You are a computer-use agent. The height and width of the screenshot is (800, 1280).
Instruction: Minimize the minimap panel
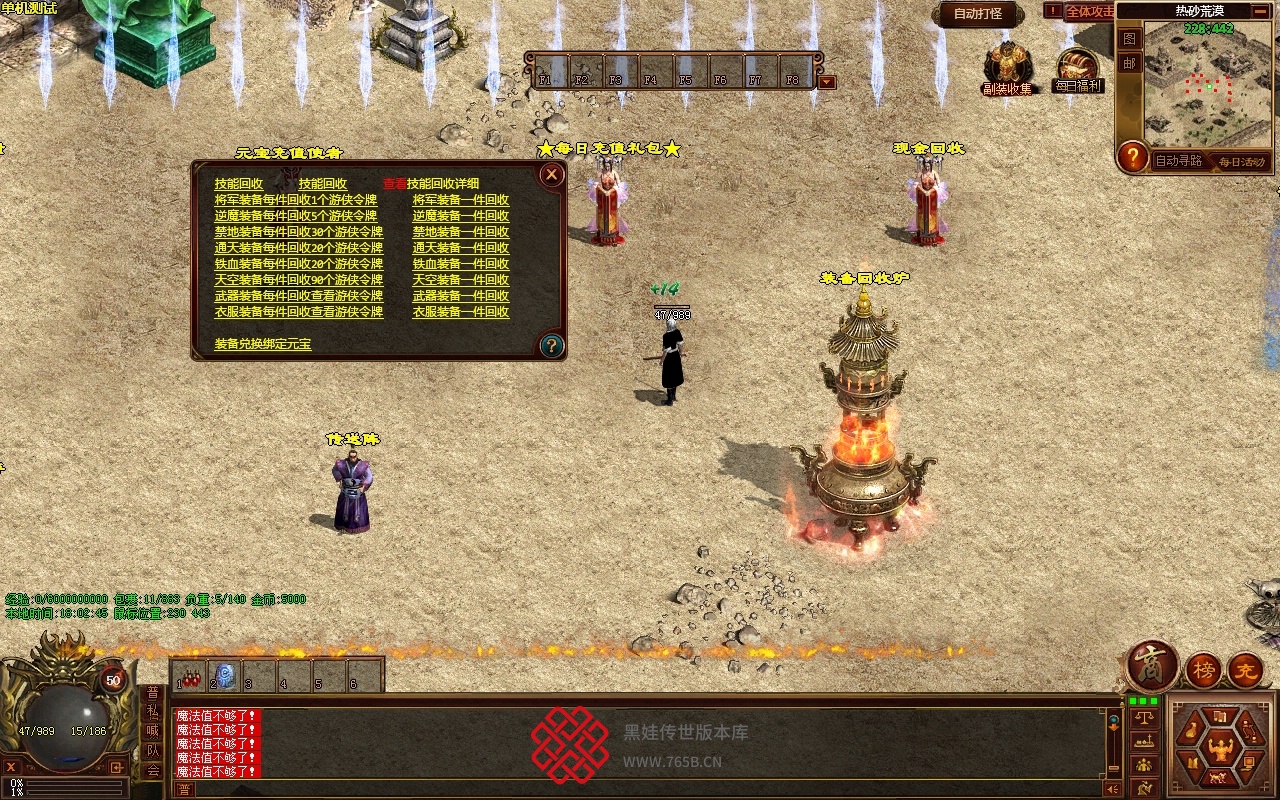click(1263, 12)
